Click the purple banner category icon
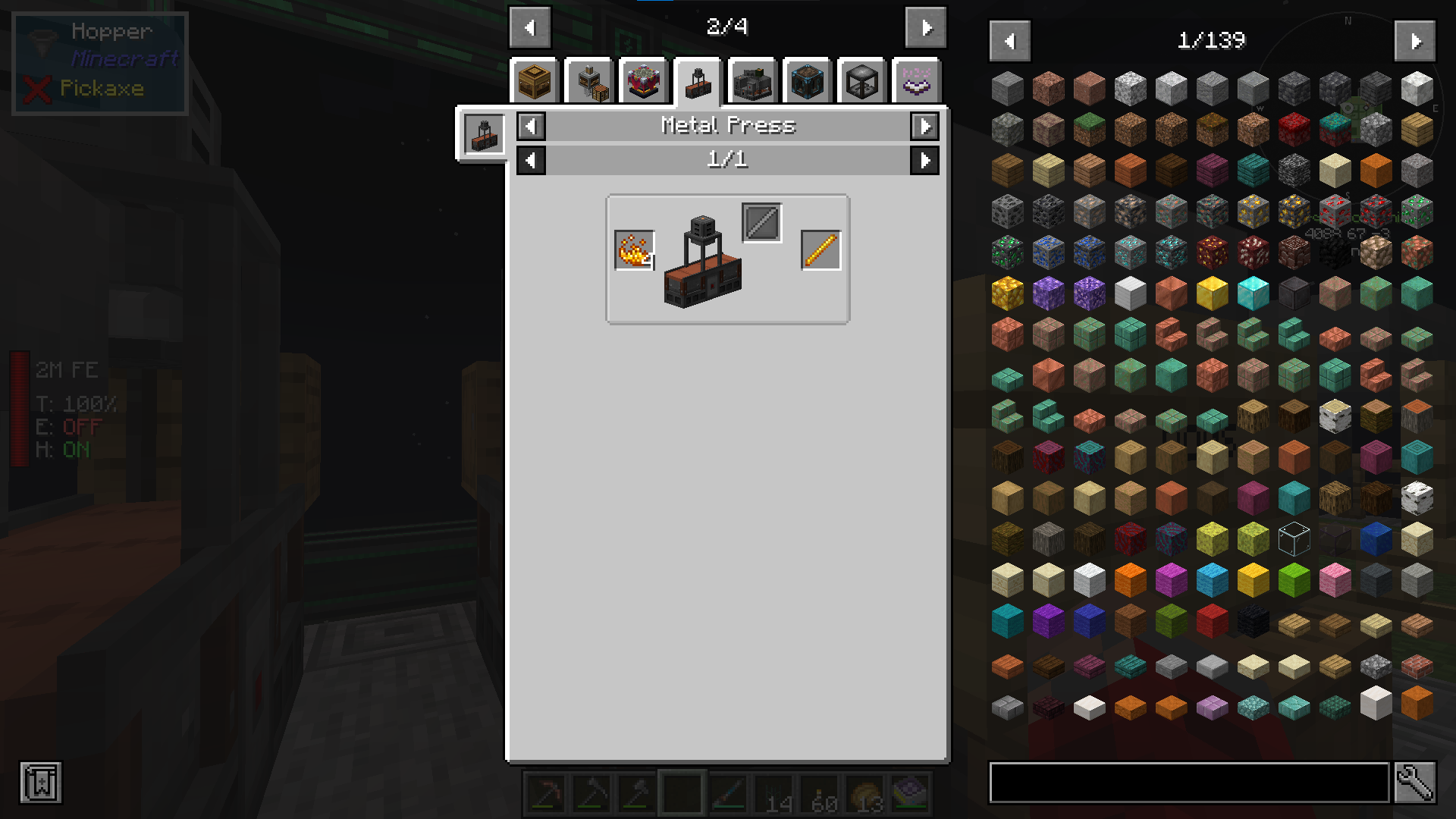The width and height of the screenshot is (1456, 819). coord(915,82)
